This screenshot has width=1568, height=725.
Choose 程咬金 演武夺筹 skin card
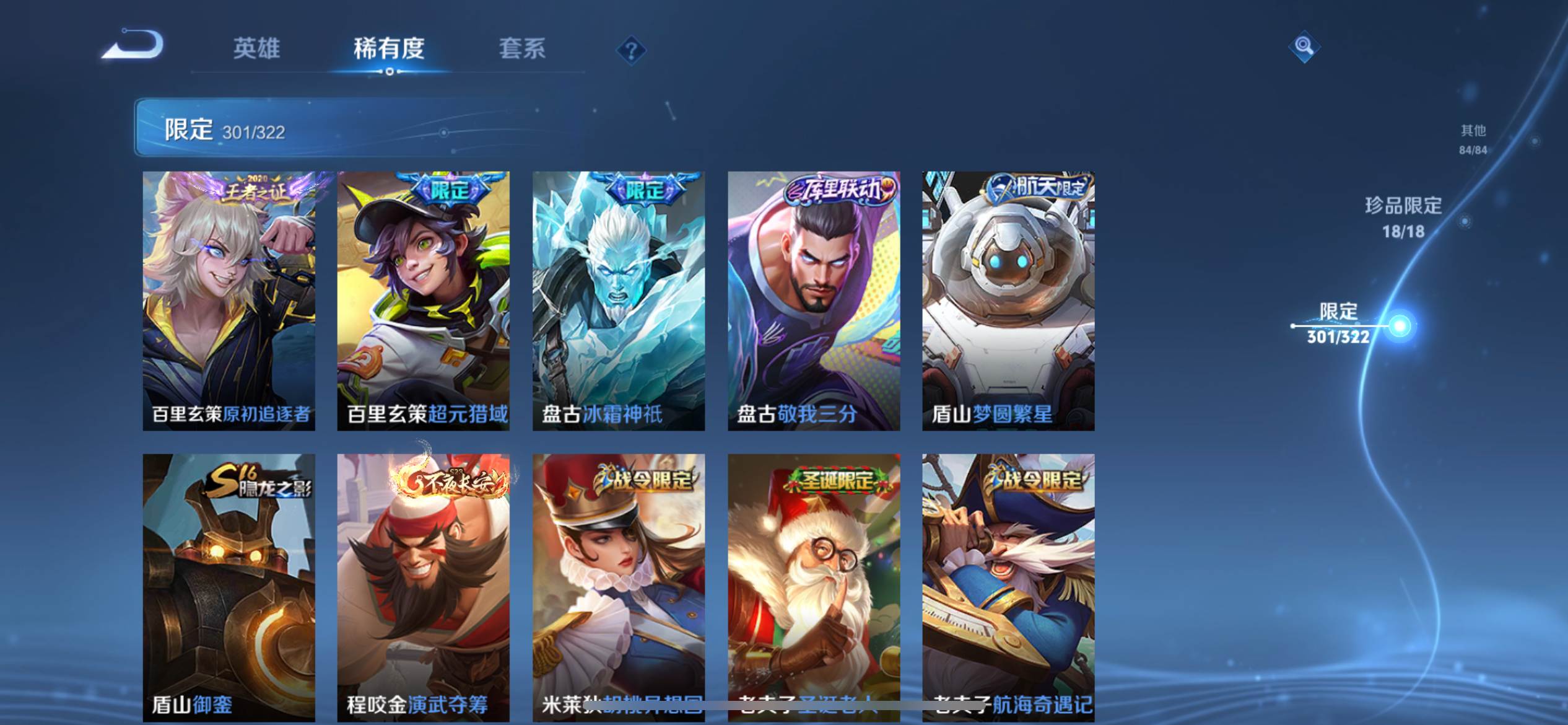[423, 587]
